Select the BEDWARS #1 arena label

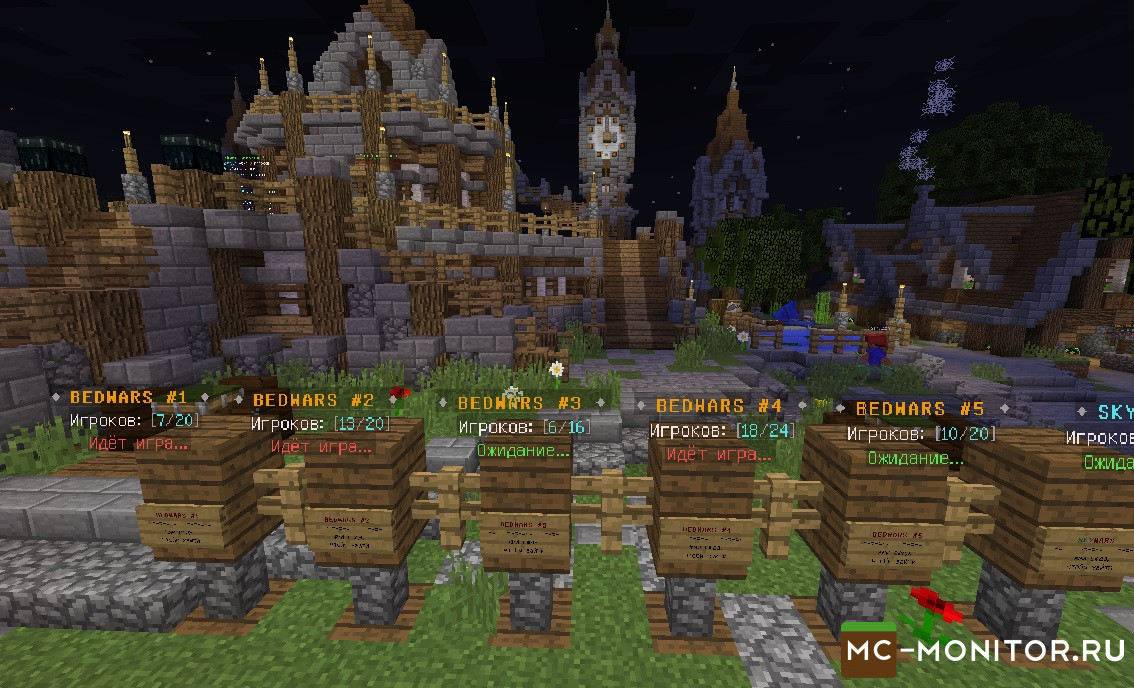[130, 397]
